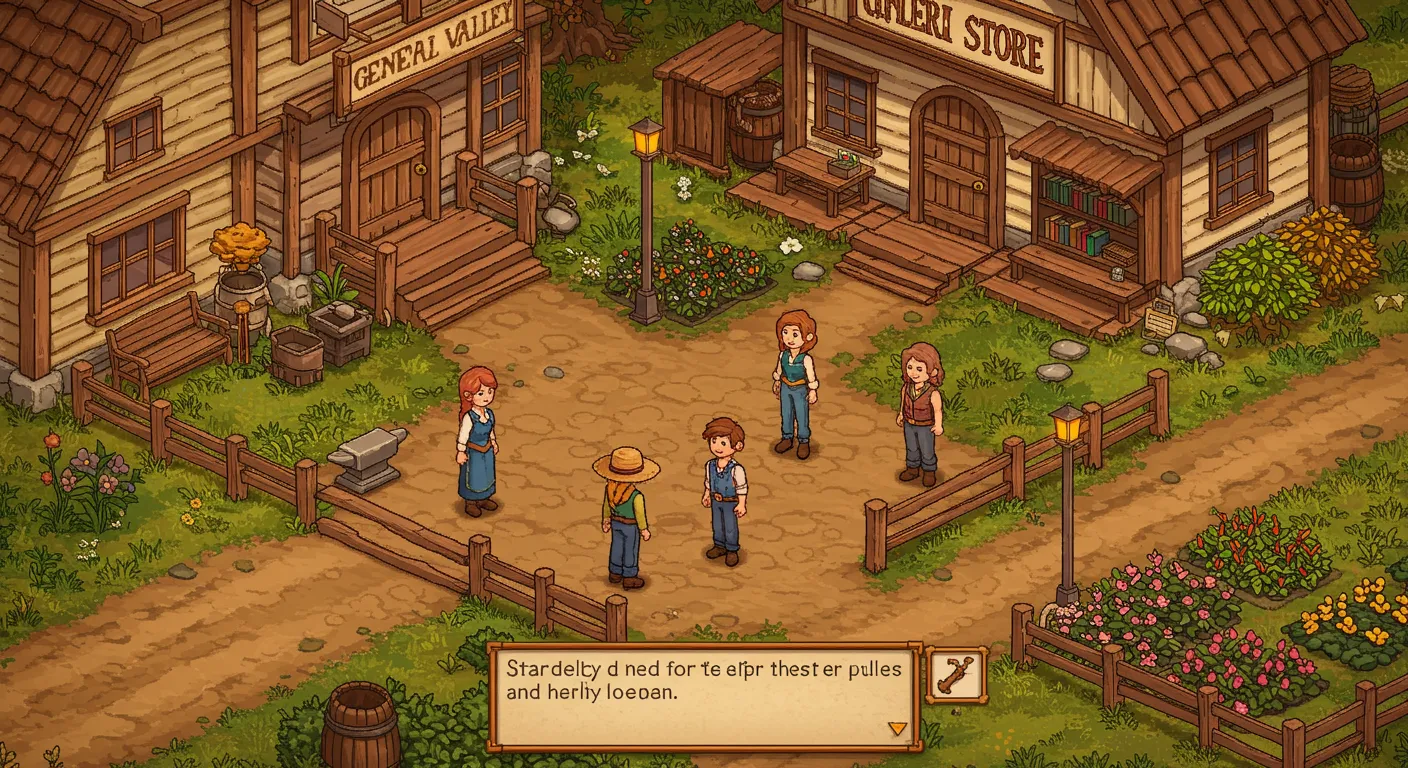Click the slingshot item icon beside the dialogue
1408x768 pixels.
pyautogui.click(x=957, y=675)
